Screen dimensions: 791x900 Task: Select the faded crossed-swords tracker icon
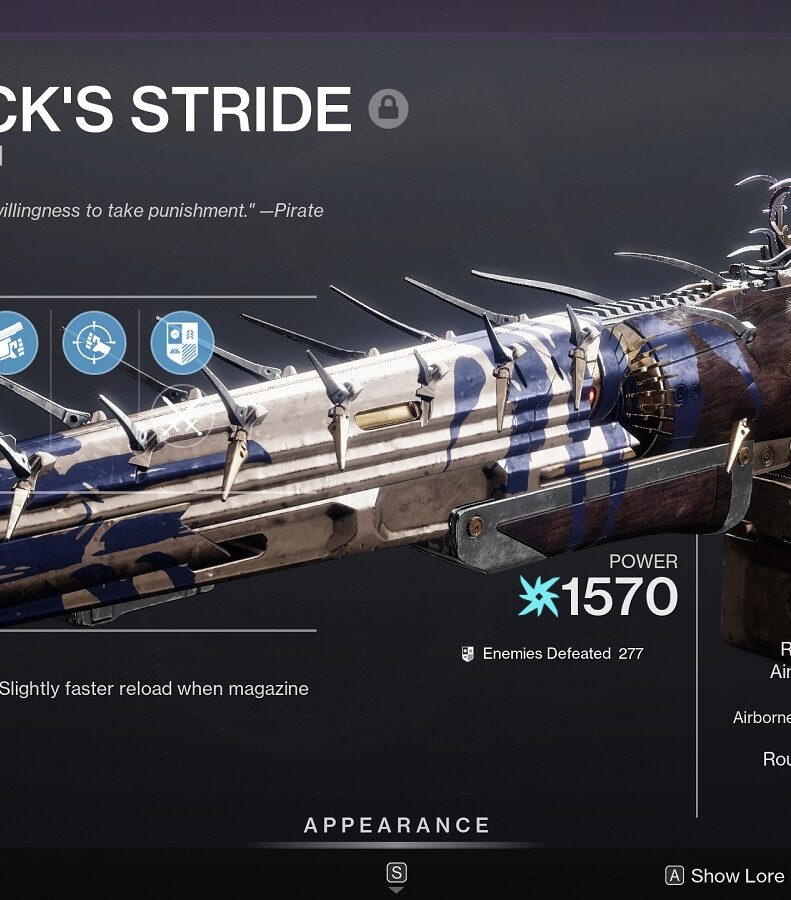point(182,420)
